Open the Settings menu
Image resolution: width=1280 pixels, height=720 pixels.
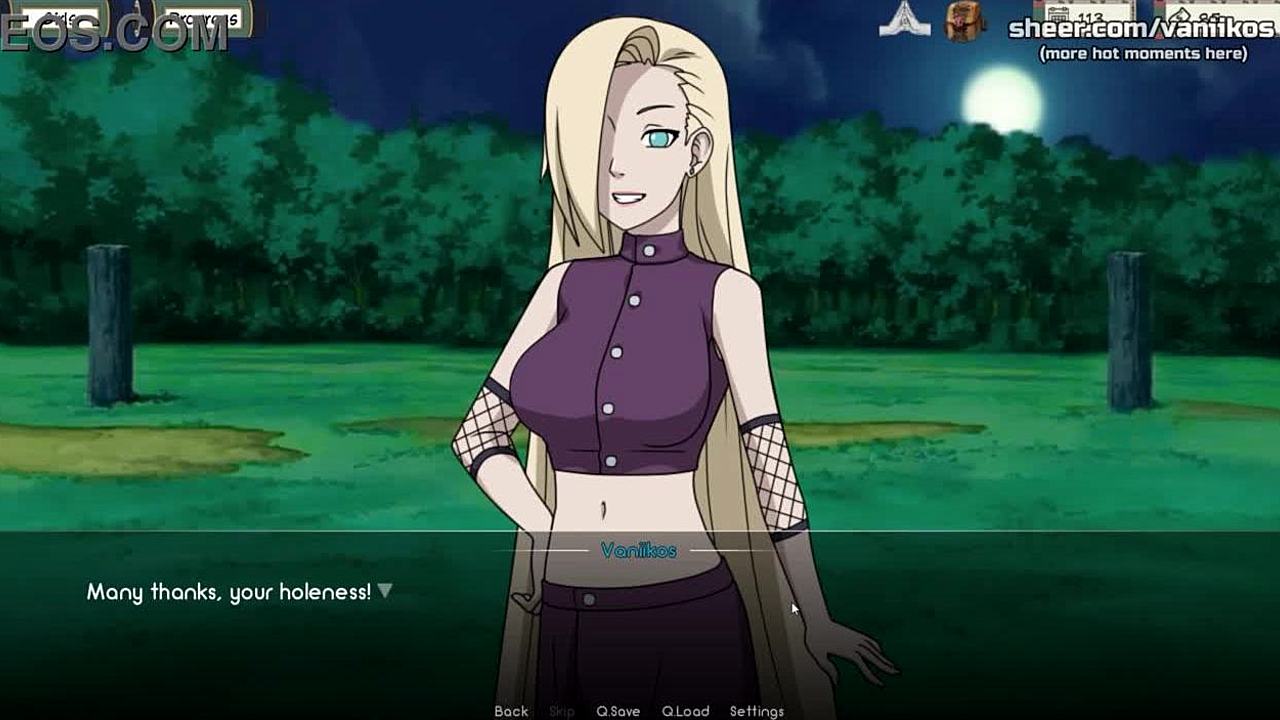pos(757,711)
